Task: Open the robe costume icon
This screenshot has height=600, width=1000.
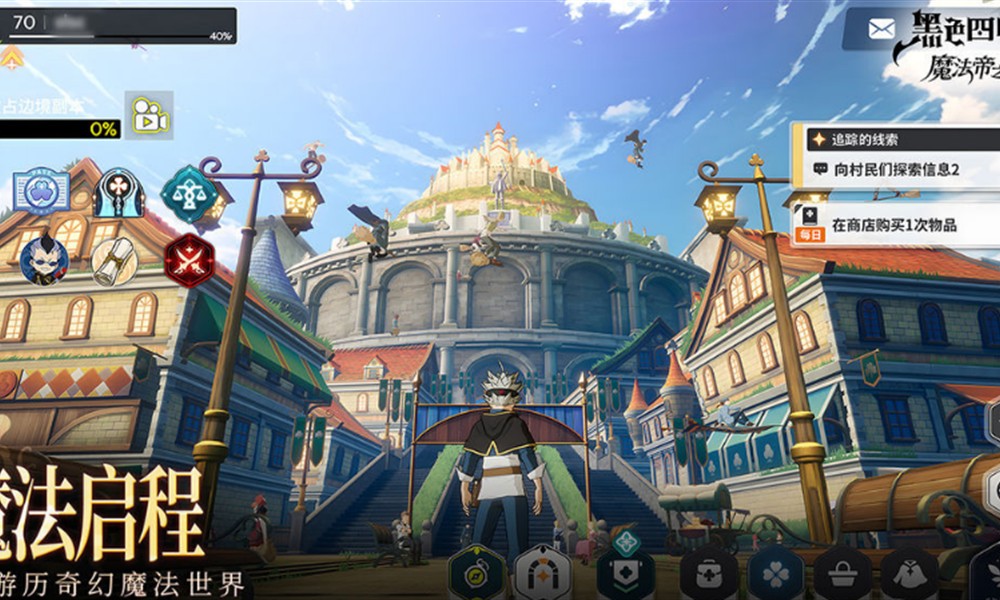Action: click(908, 575)
